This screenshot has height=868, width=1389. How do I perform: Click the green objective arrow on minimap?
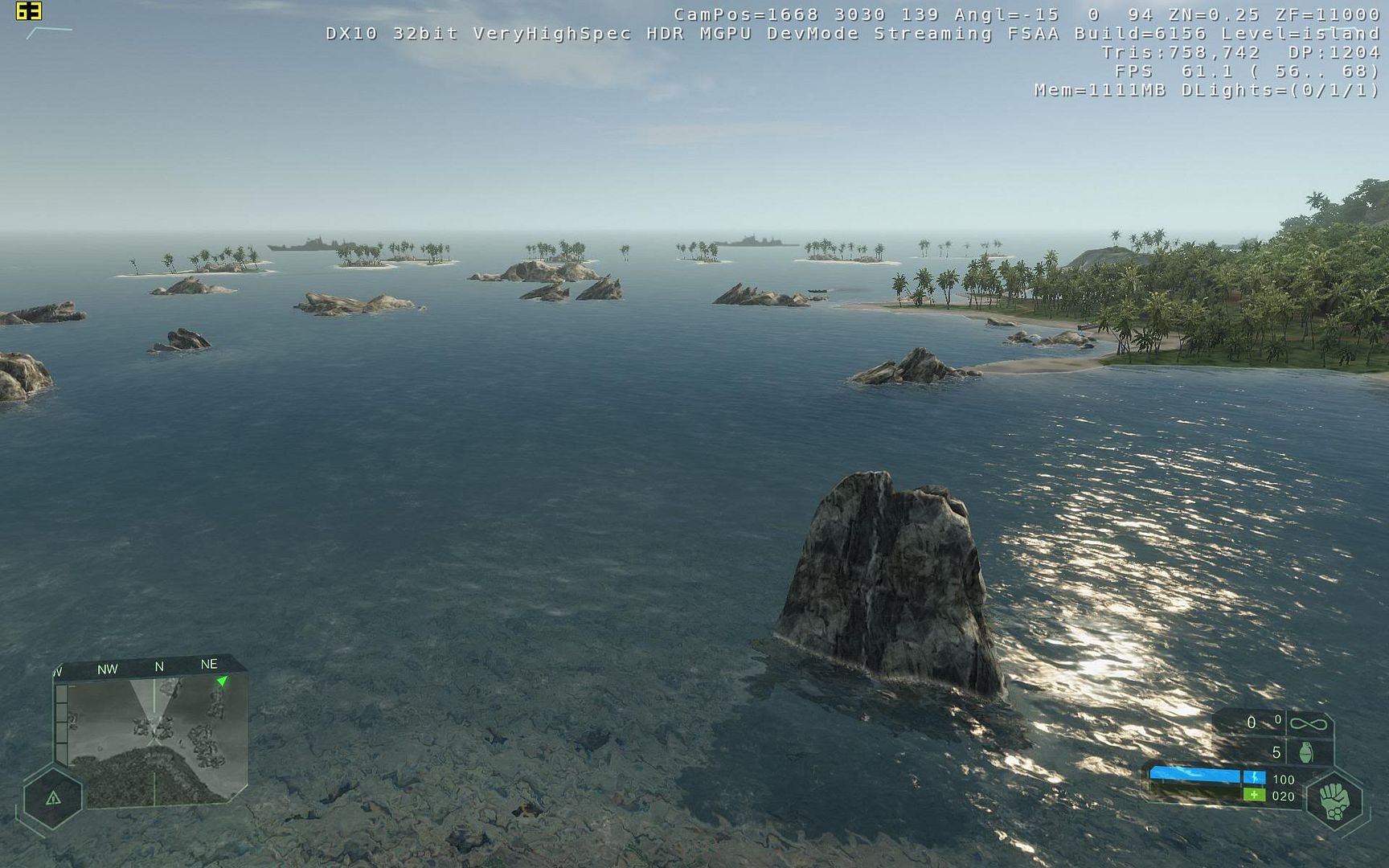(x=222, y=682)
